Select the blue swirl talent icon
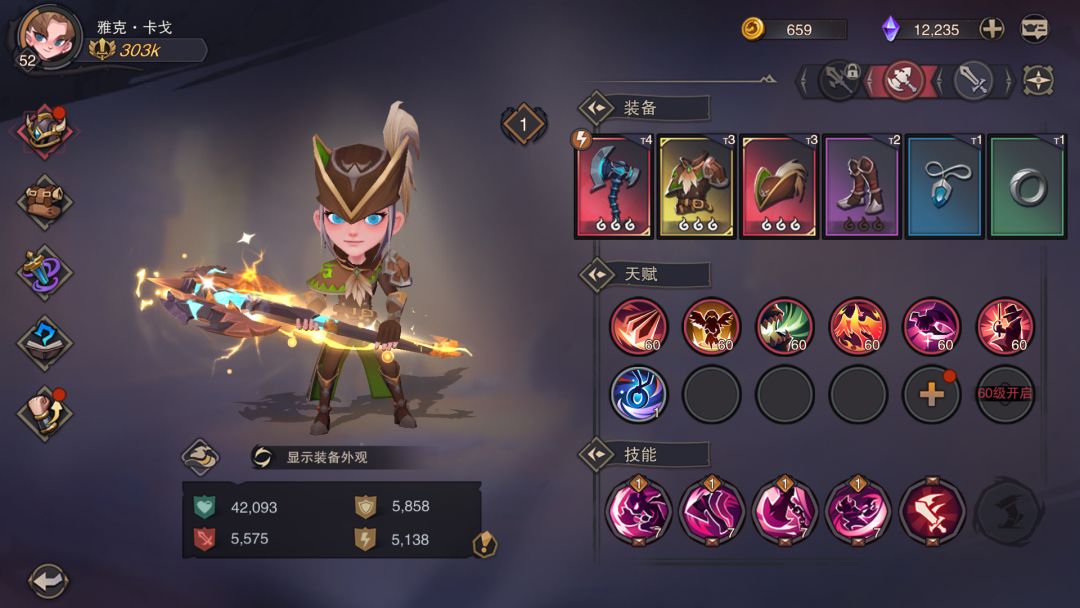1080x608 pixels. [x=638, y=394]
